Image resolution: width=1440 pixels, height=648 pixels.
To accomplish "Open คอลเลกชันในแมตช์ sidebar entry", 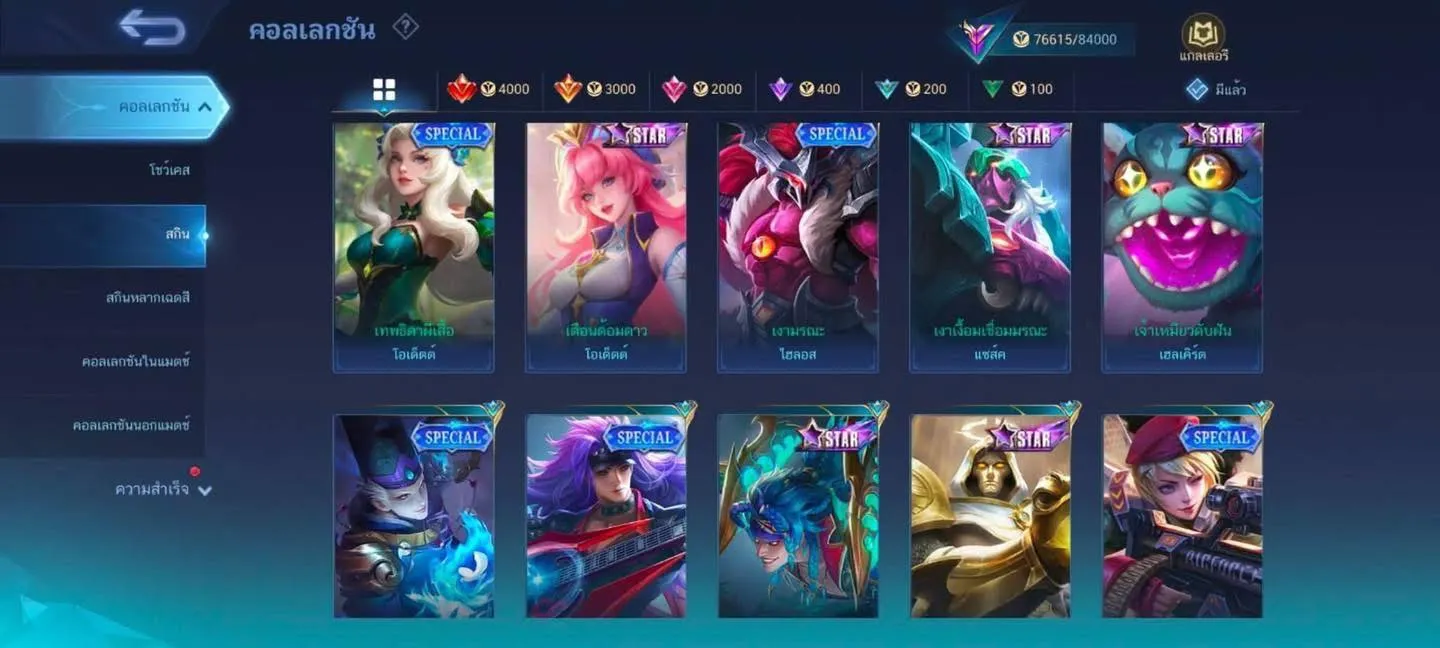I will click(136, 361).
